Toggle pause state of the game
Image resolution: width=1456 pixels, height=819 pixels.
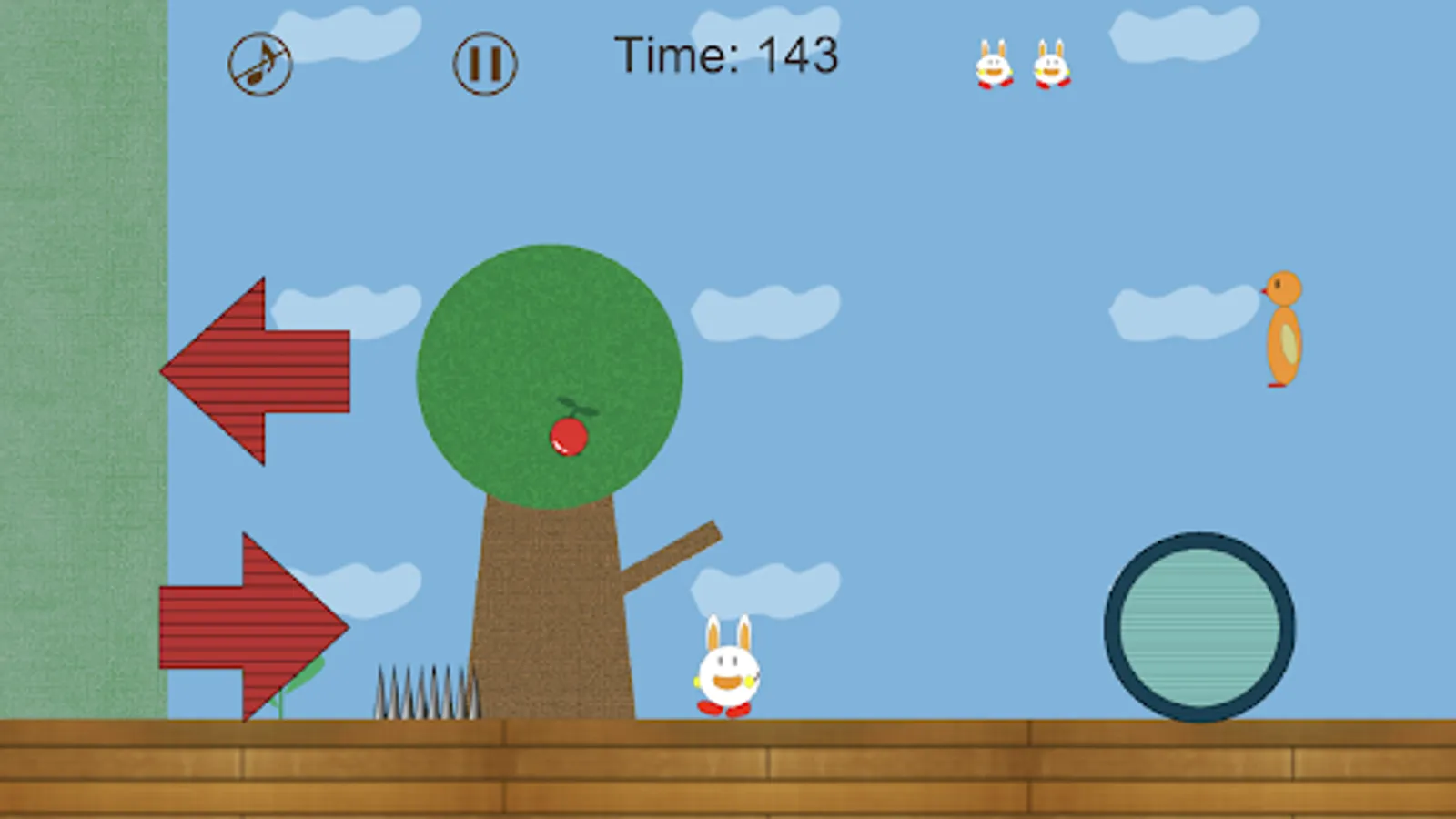483,62
